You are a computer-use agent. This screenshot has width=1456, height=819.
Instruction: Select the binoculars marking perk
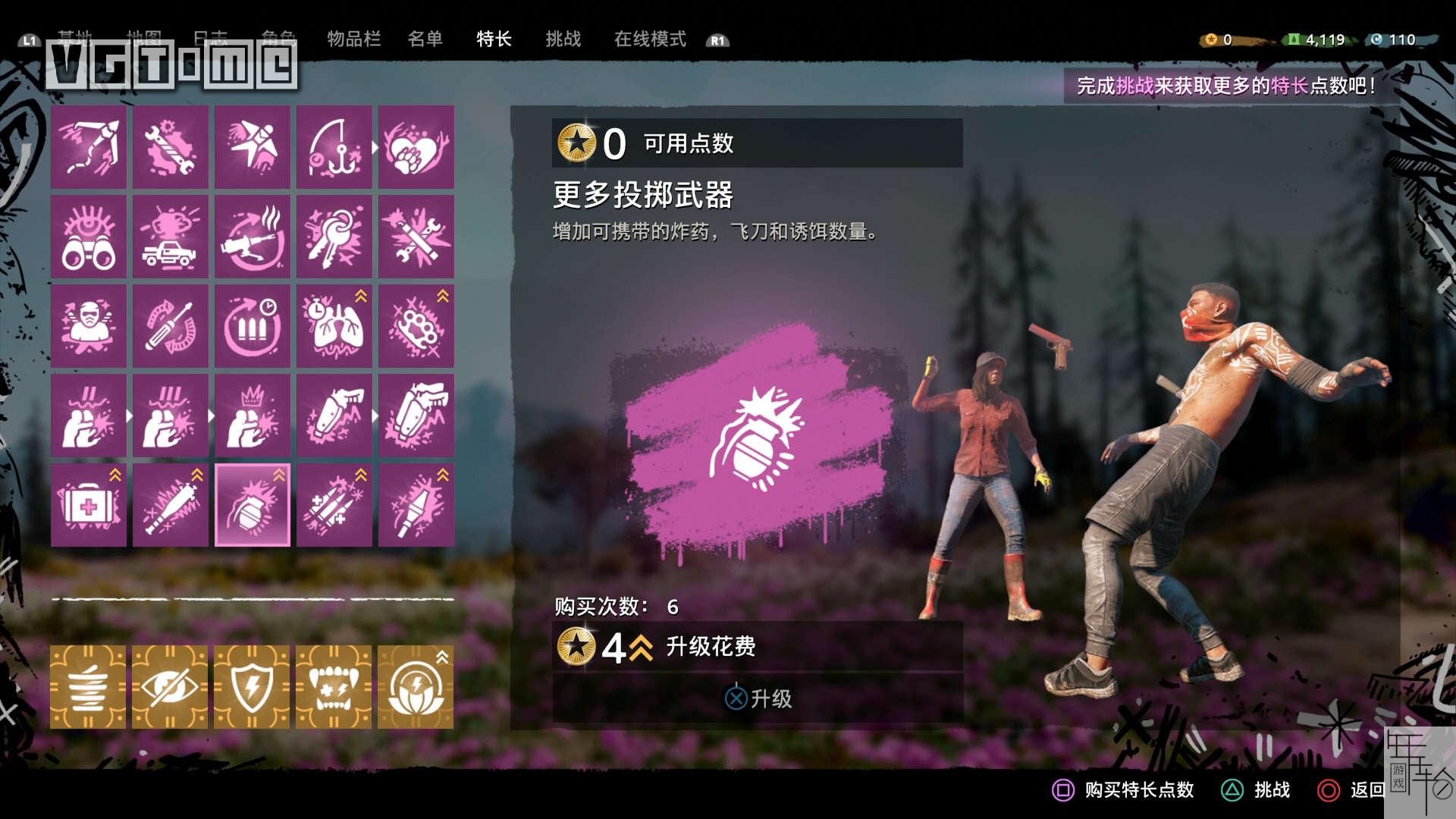point(88,237)
